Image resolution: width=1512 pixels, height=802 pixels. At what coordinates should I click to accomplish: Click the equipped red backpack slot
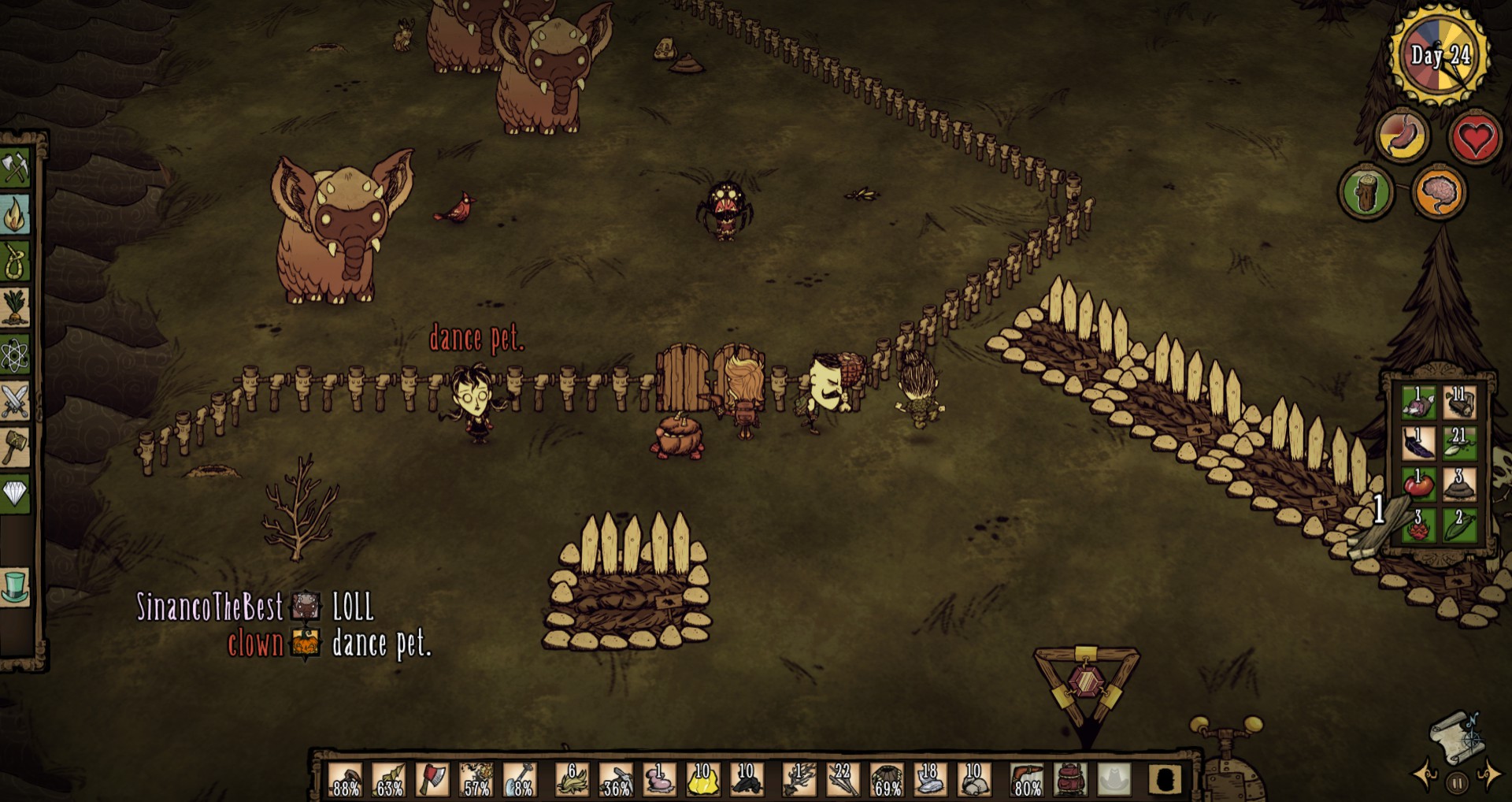(1070, 779)
